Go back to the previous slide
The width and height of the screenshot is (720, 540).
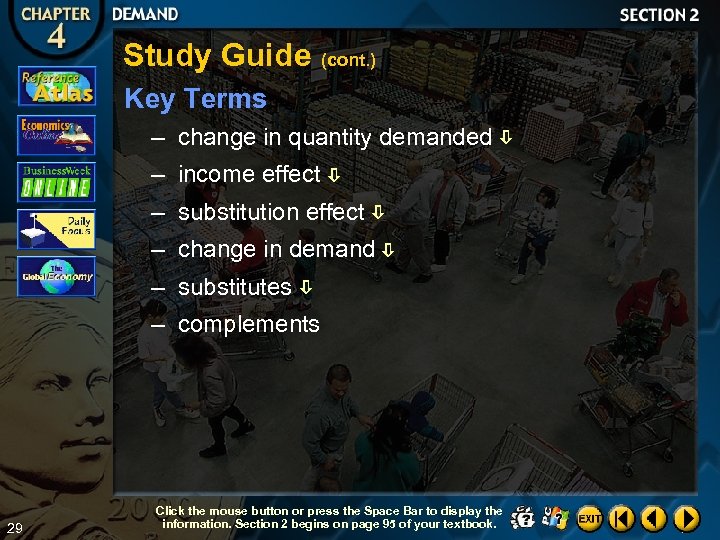654,518
